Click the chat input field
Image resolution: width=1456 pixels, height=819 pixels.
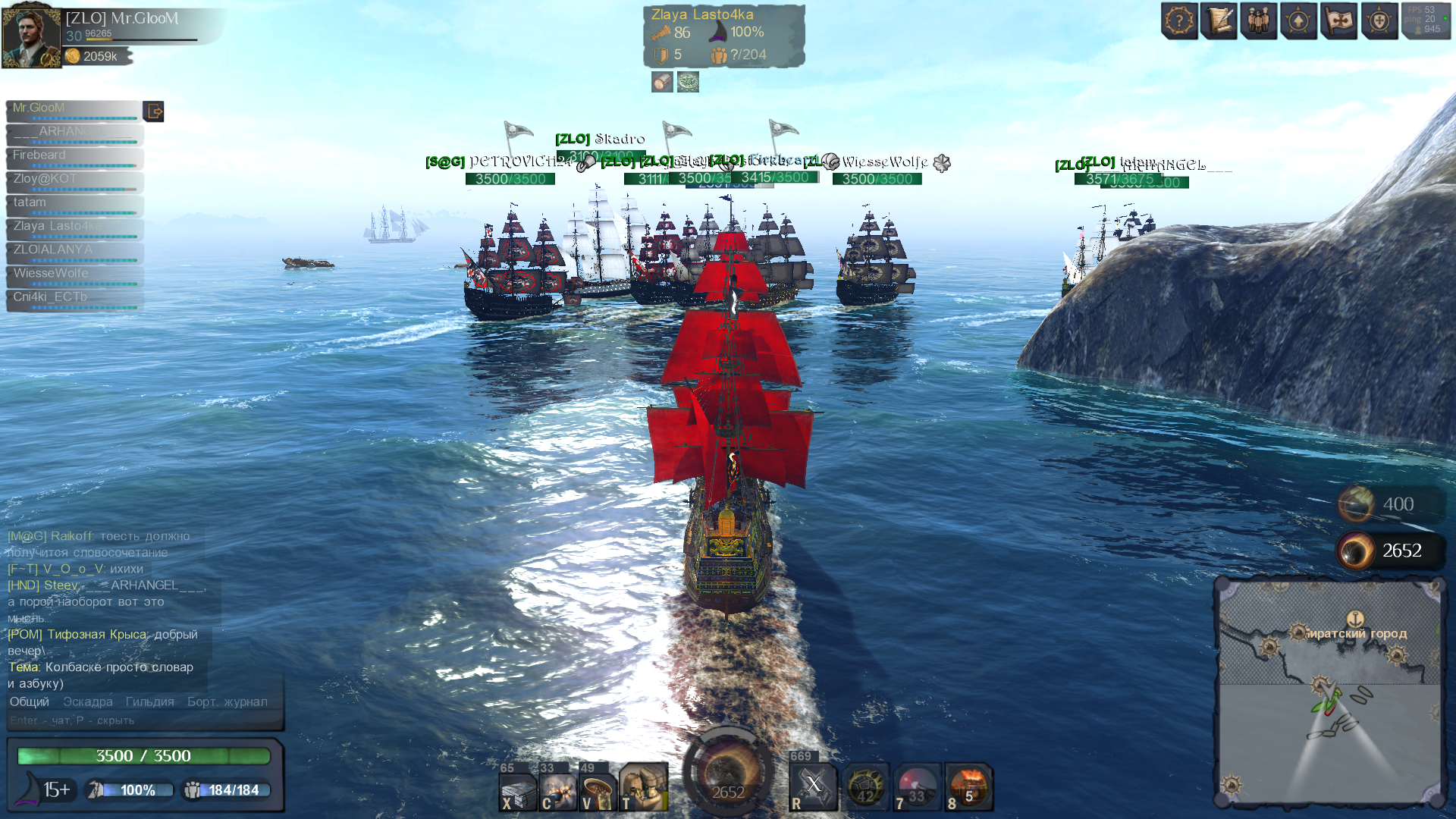[x=144, y=720]
